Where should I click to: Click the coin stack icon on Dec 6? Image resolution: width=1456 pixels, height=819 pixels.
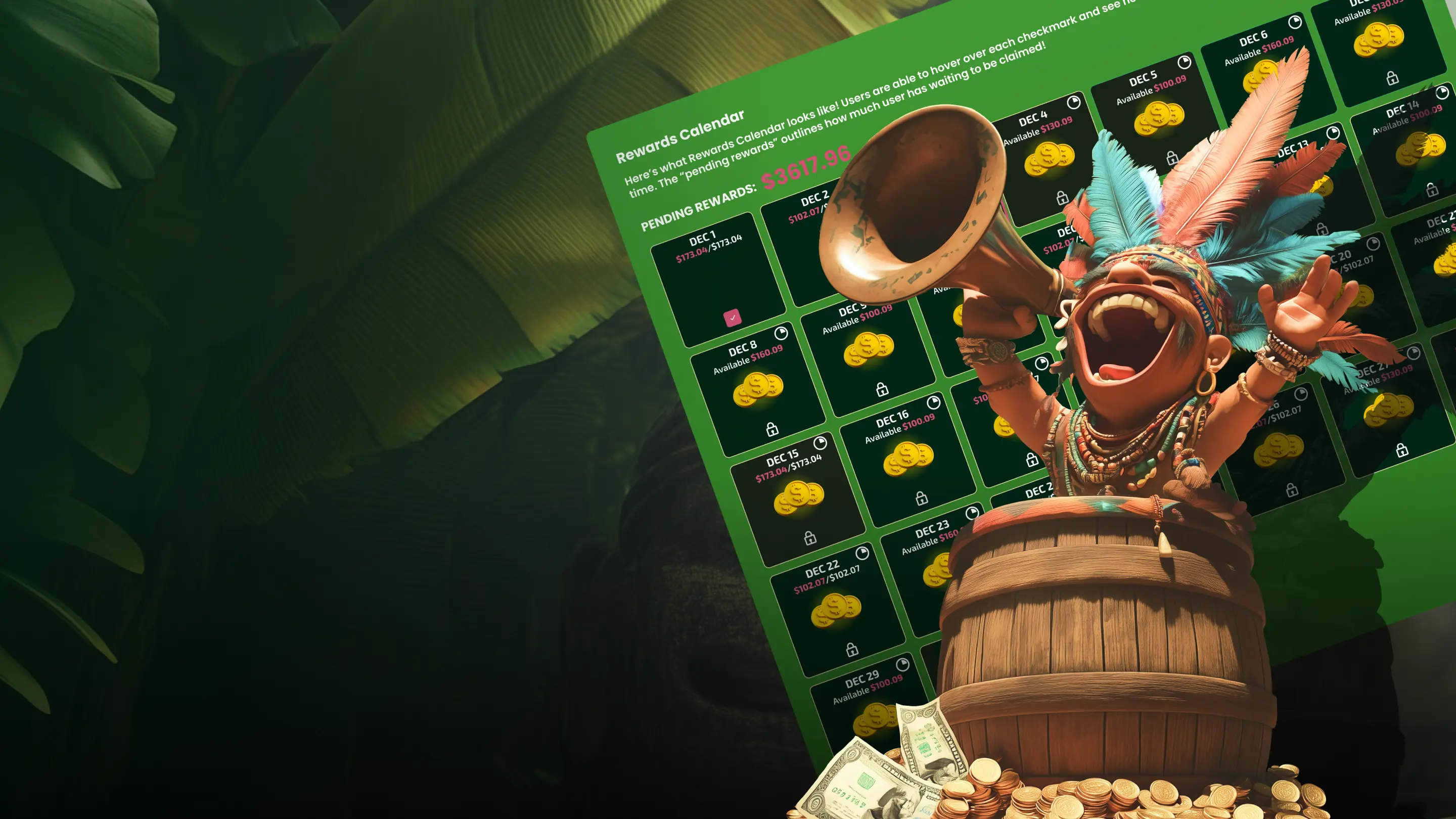[x=1263, y=72]
